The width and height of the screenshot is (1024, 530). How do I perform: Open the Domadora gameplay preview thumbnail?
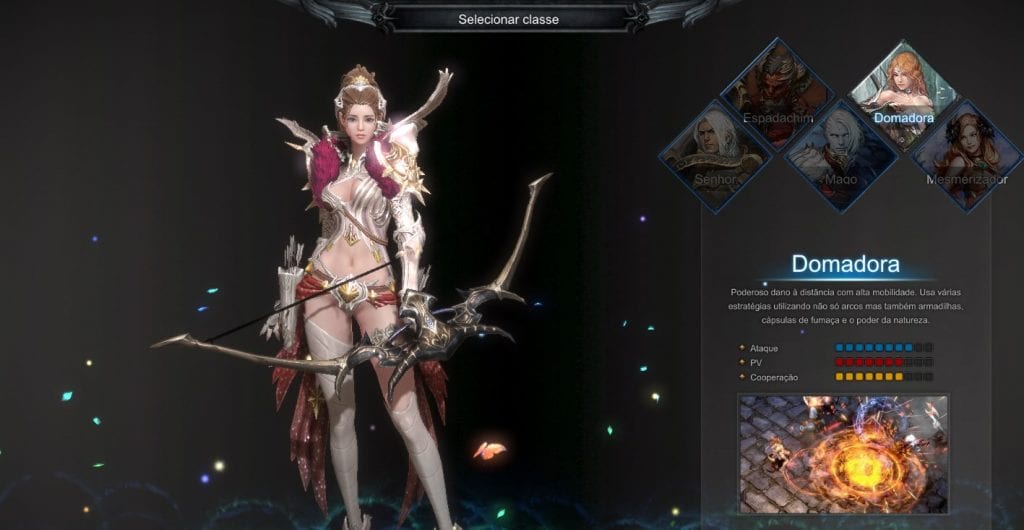843,453
